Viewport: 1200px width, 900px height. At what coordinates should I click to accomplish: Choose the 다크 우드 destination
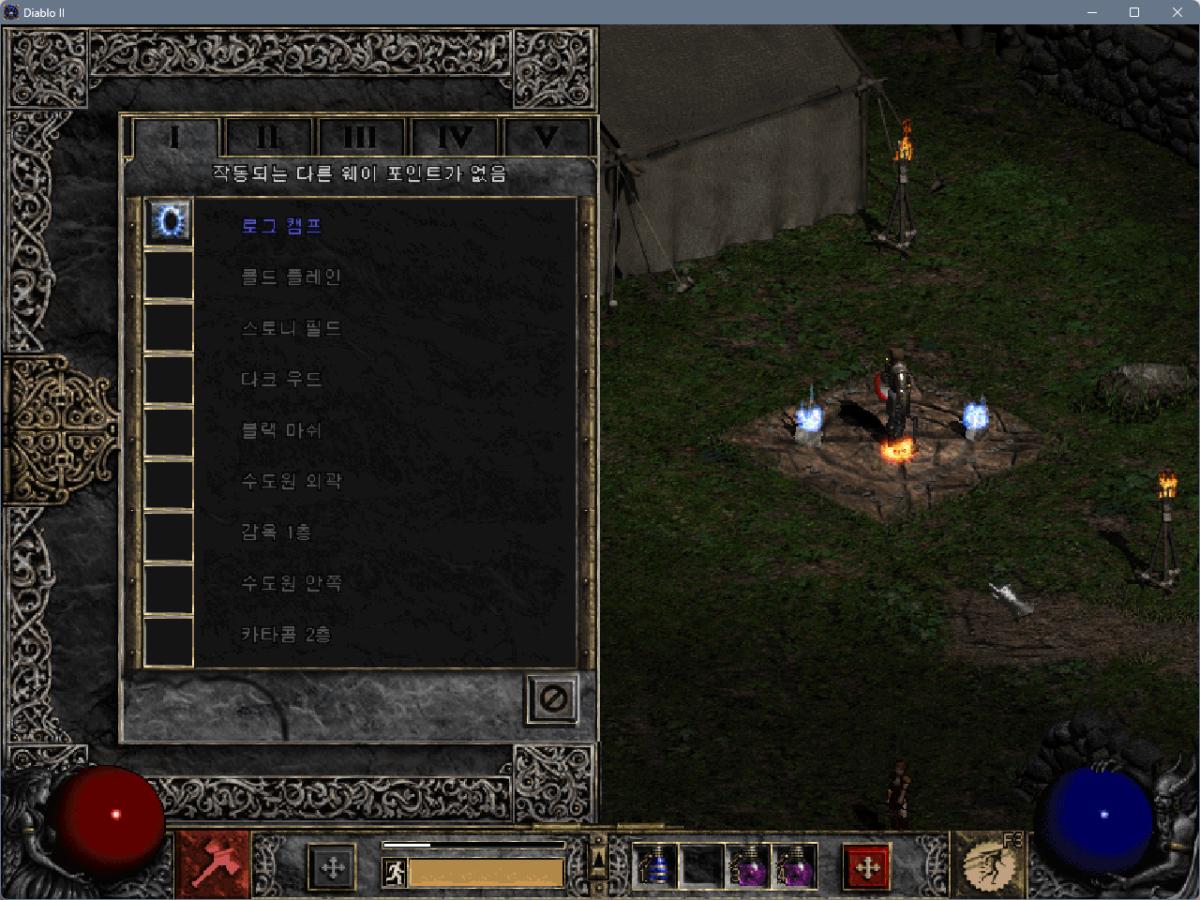click(282, 379)
